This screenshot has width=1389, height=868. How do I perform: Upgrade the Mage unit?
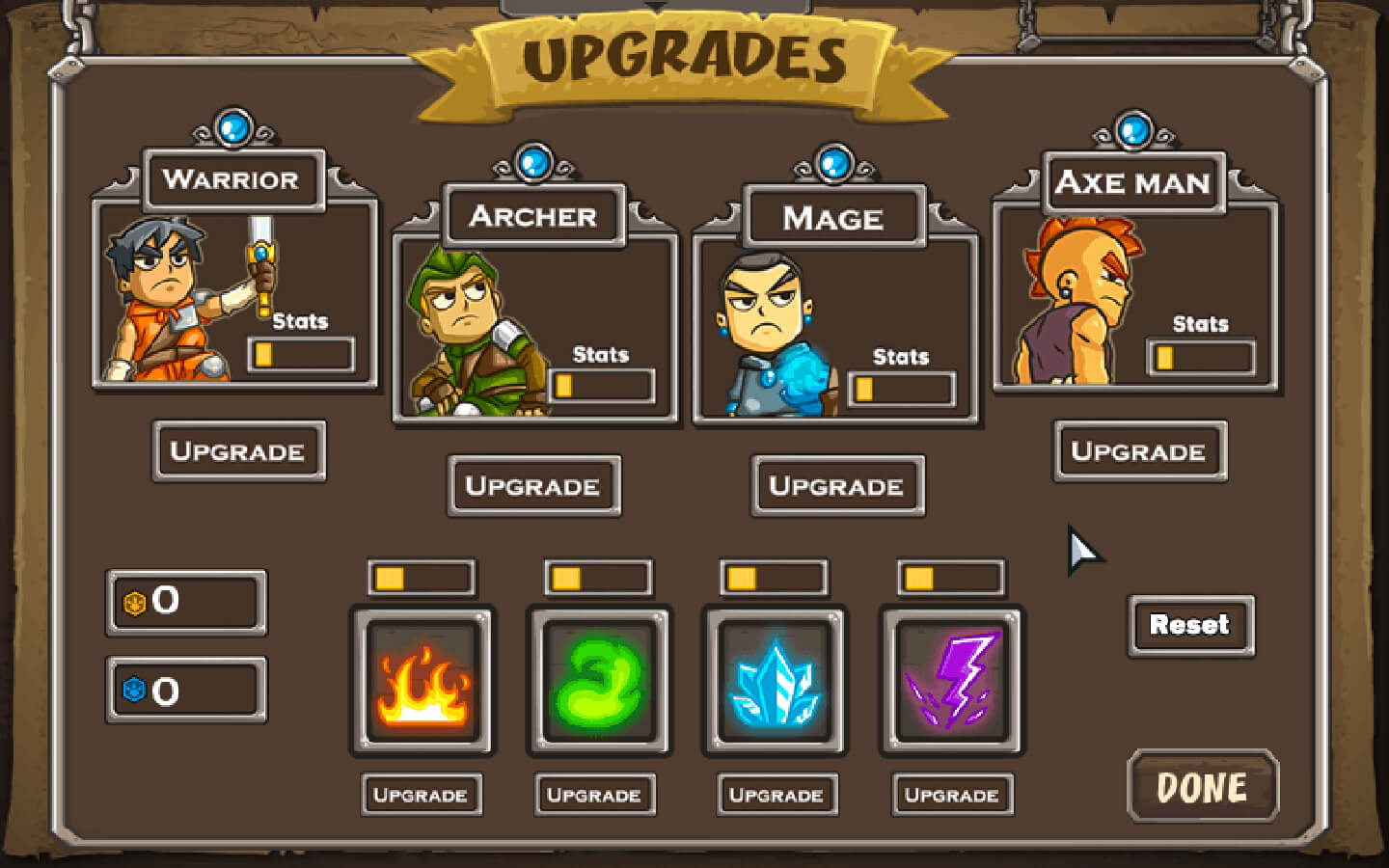coord(837,485)
